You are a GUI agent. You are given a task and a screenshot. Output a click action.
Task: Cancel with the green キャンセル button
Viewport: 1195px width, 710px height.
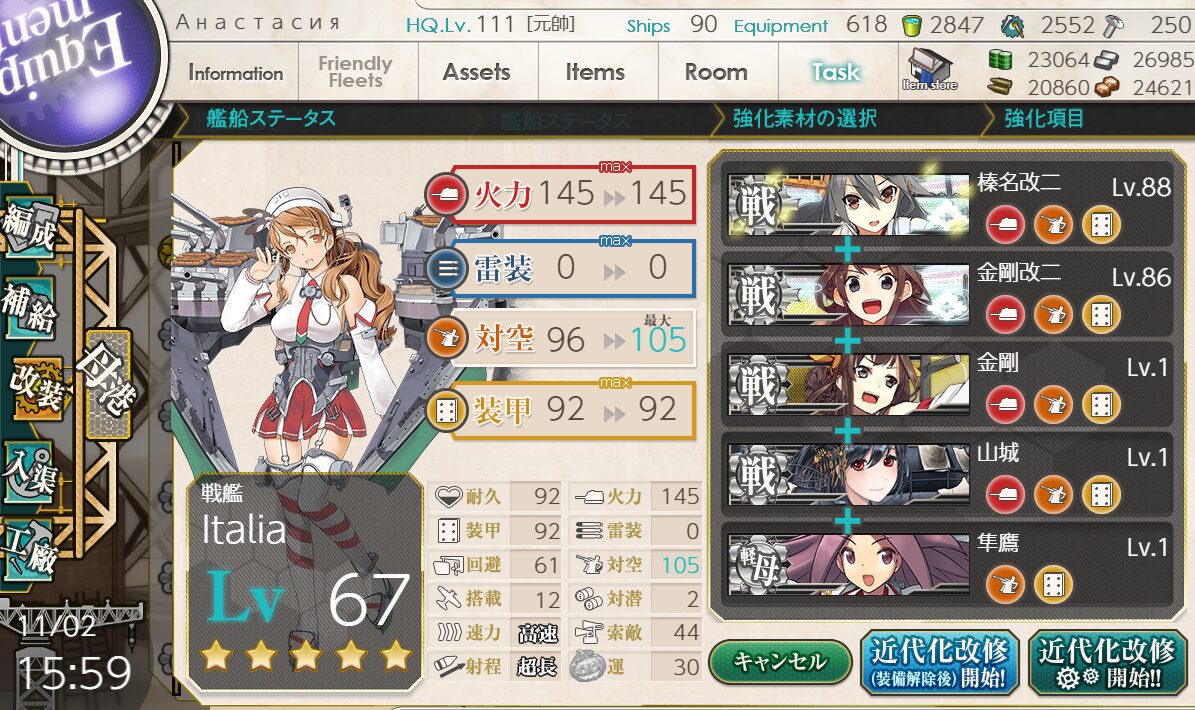pos(780,661)
